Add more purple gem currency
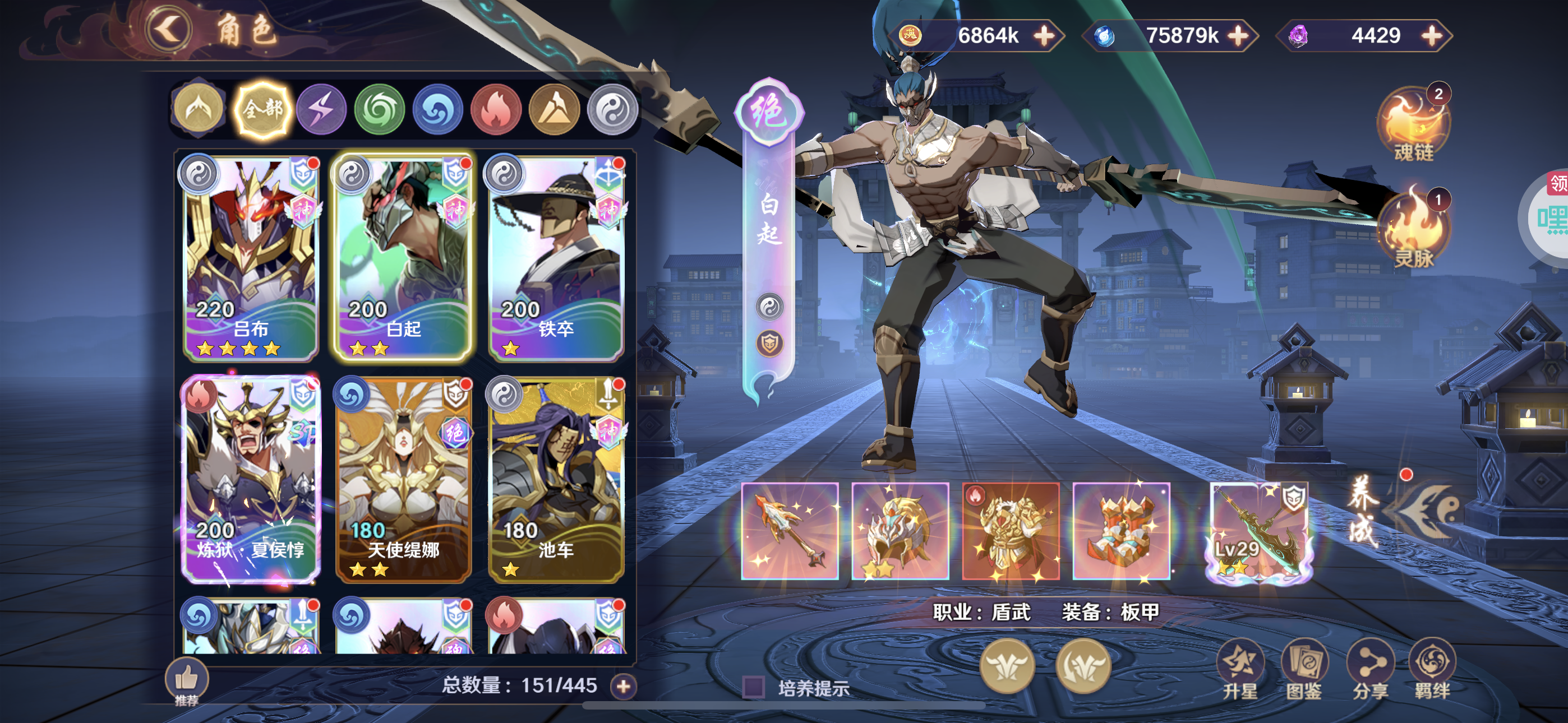Screen dimensions: 1568x723 tap(1432, 35)
